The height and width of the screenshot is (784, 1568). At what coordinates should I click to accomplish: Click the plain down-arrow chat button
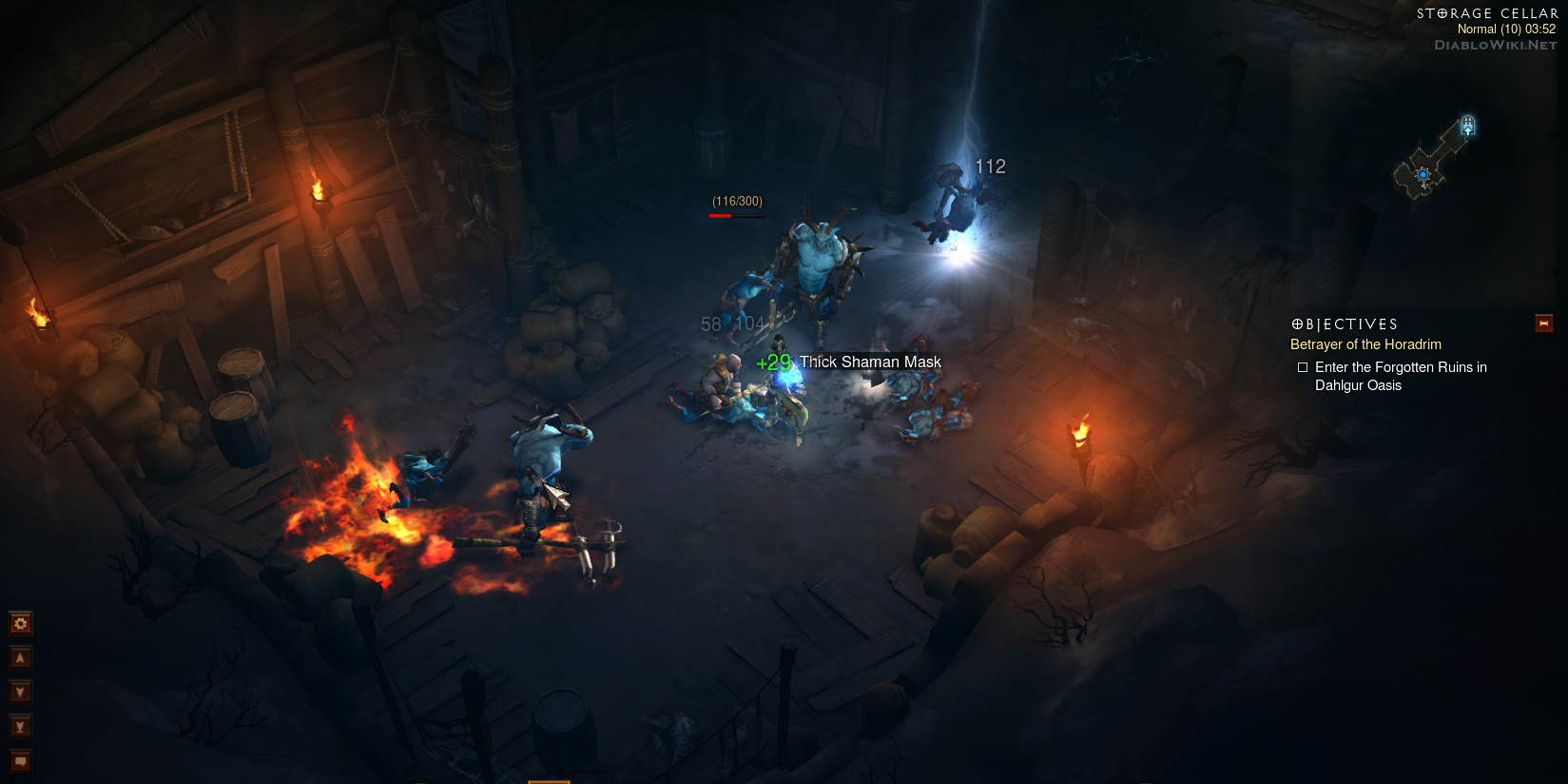click(x=20, y=692)
